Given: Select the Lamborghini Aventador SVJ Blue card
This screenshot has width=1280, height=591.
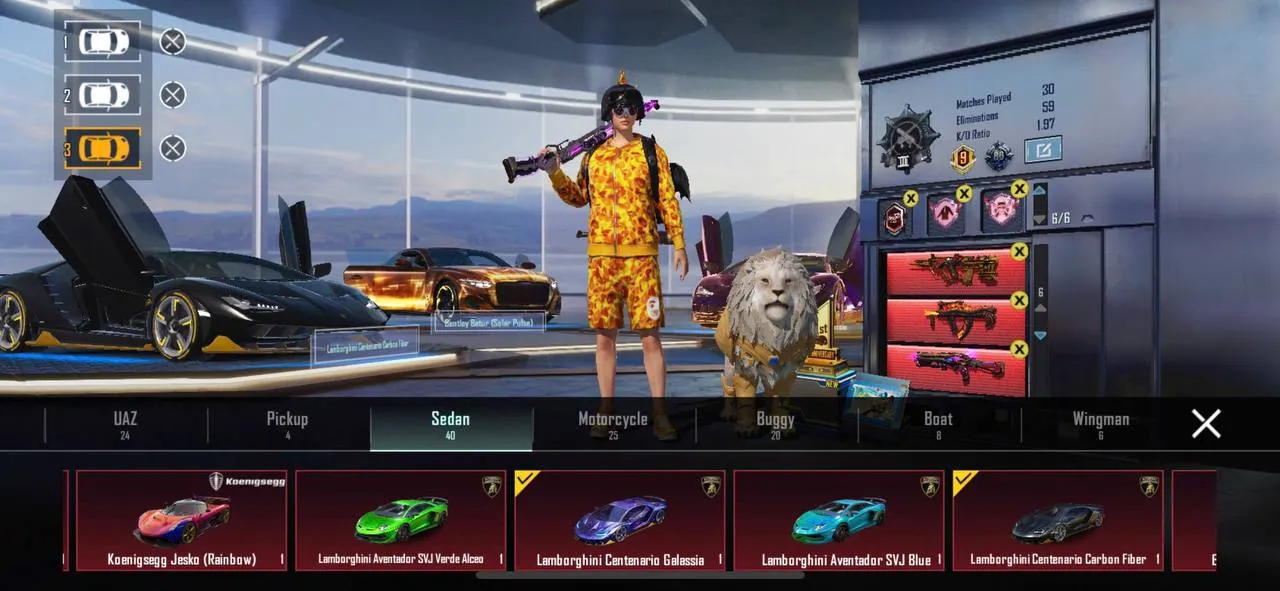Looking at the screenshot, I should click(x=839, y=520).
